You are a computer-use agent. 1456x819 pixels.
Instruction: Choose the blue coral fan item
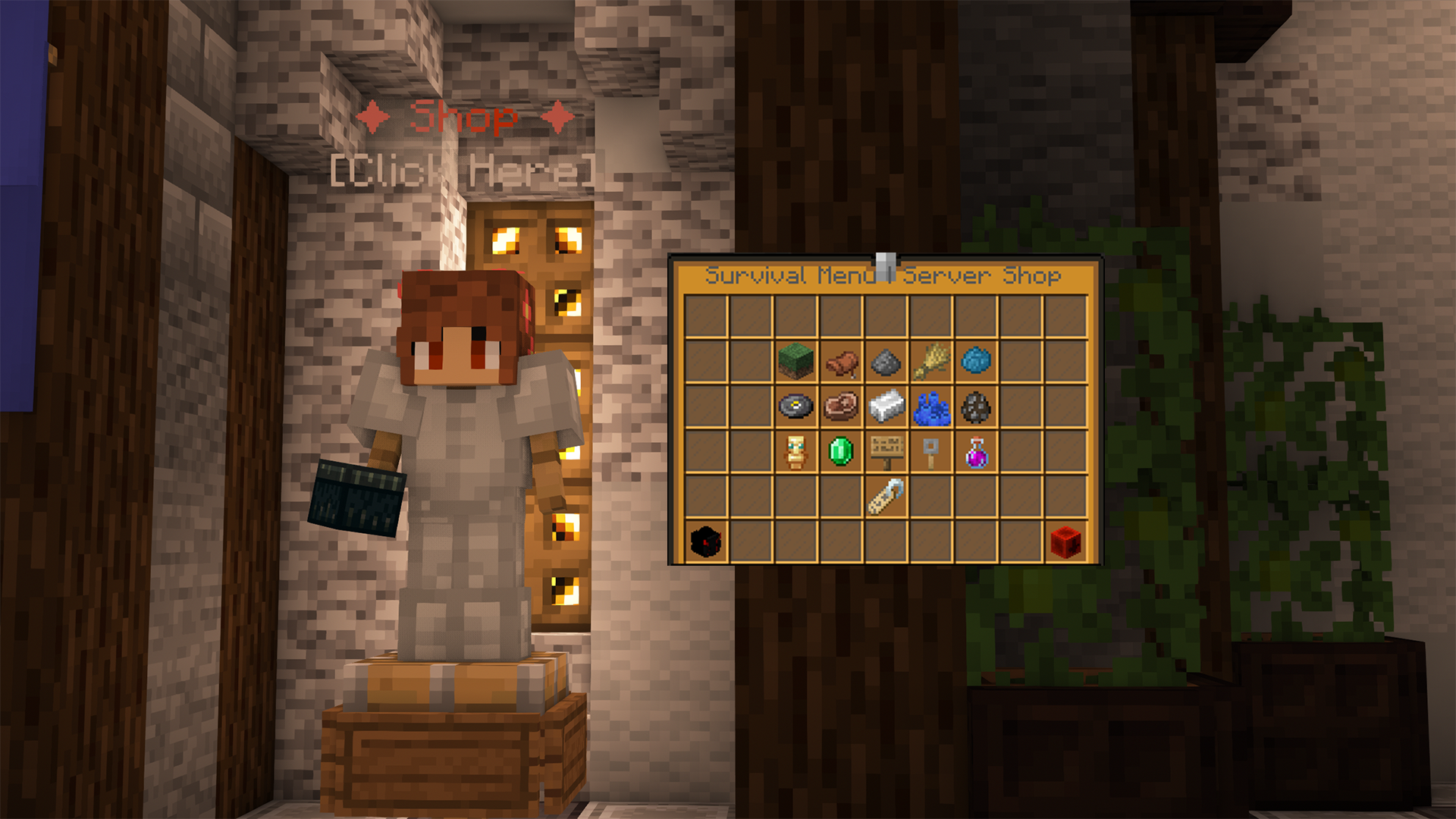click(932, 408)
